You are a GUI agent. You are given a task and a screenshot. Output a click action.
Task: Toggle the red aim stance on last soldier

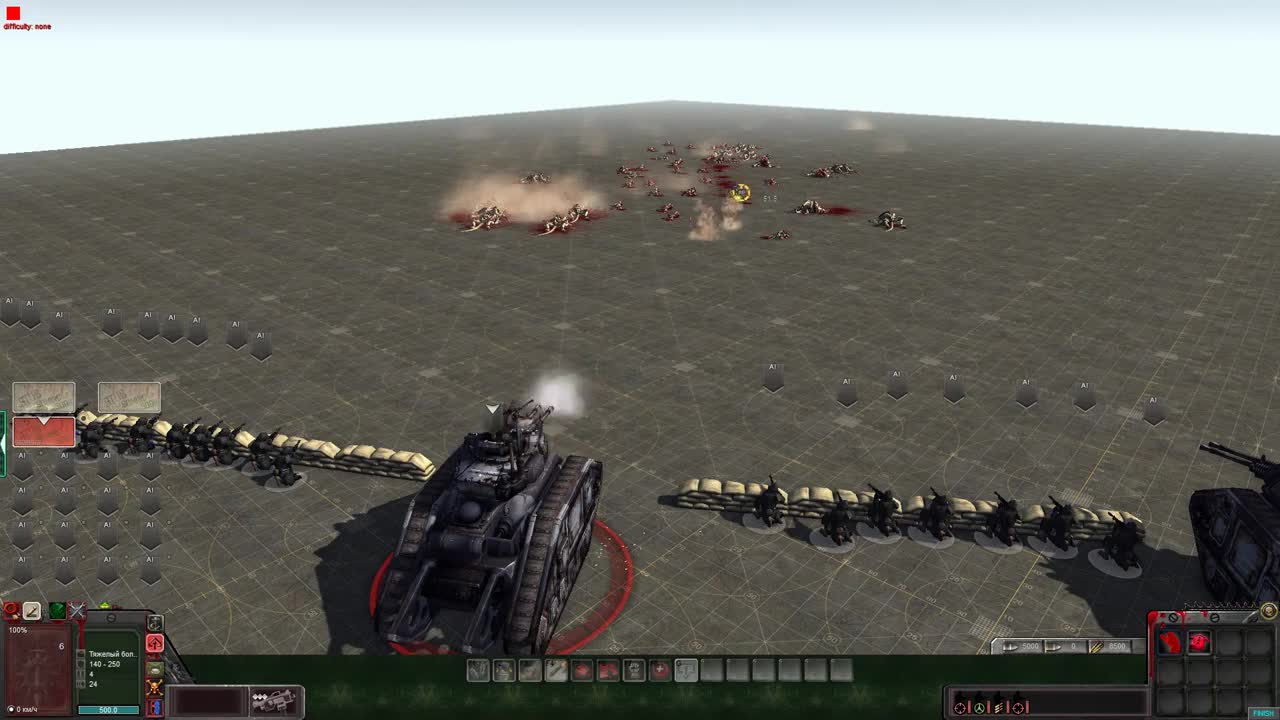(1018, 707)
